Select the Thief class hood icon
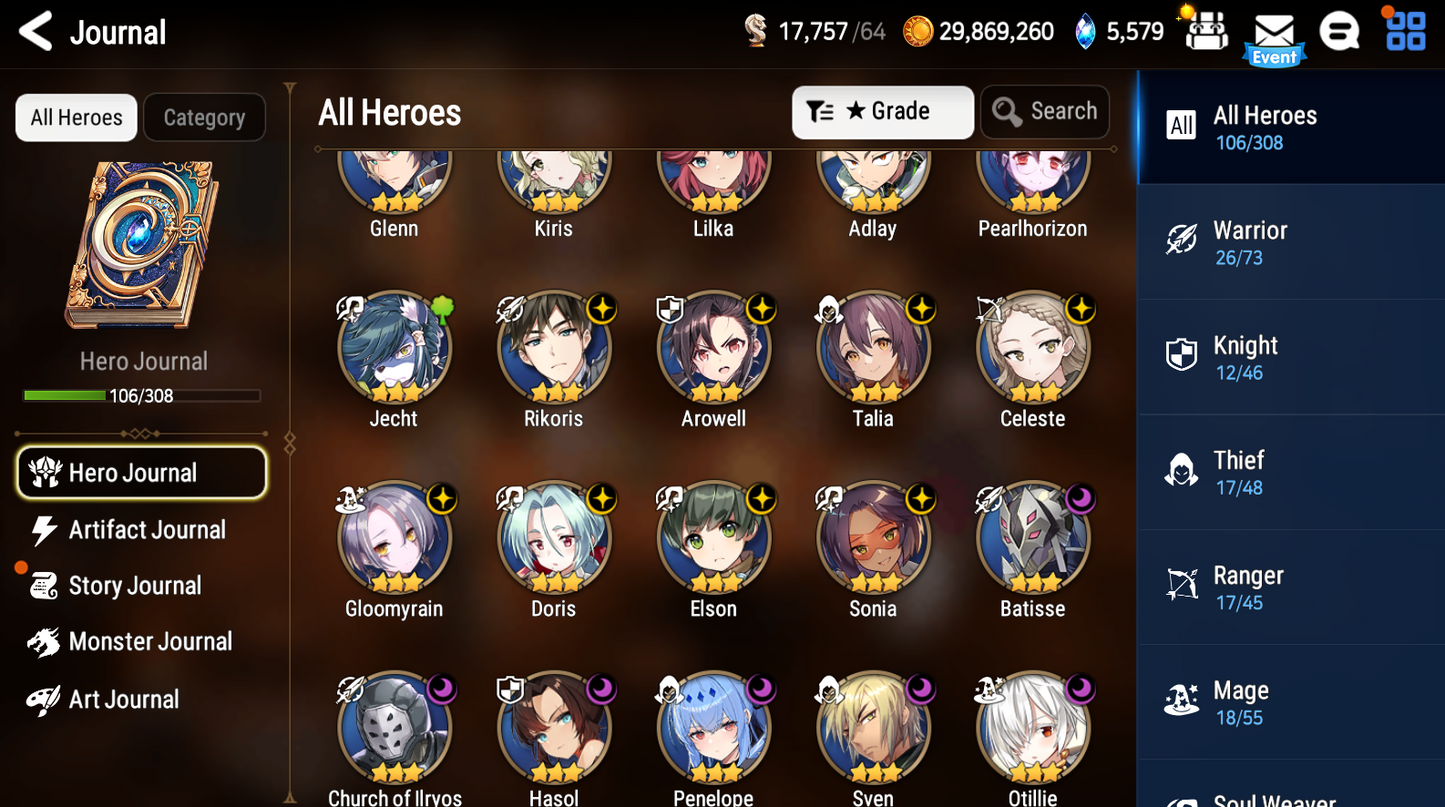The image size is (1445, 807). click(1182, 469)
